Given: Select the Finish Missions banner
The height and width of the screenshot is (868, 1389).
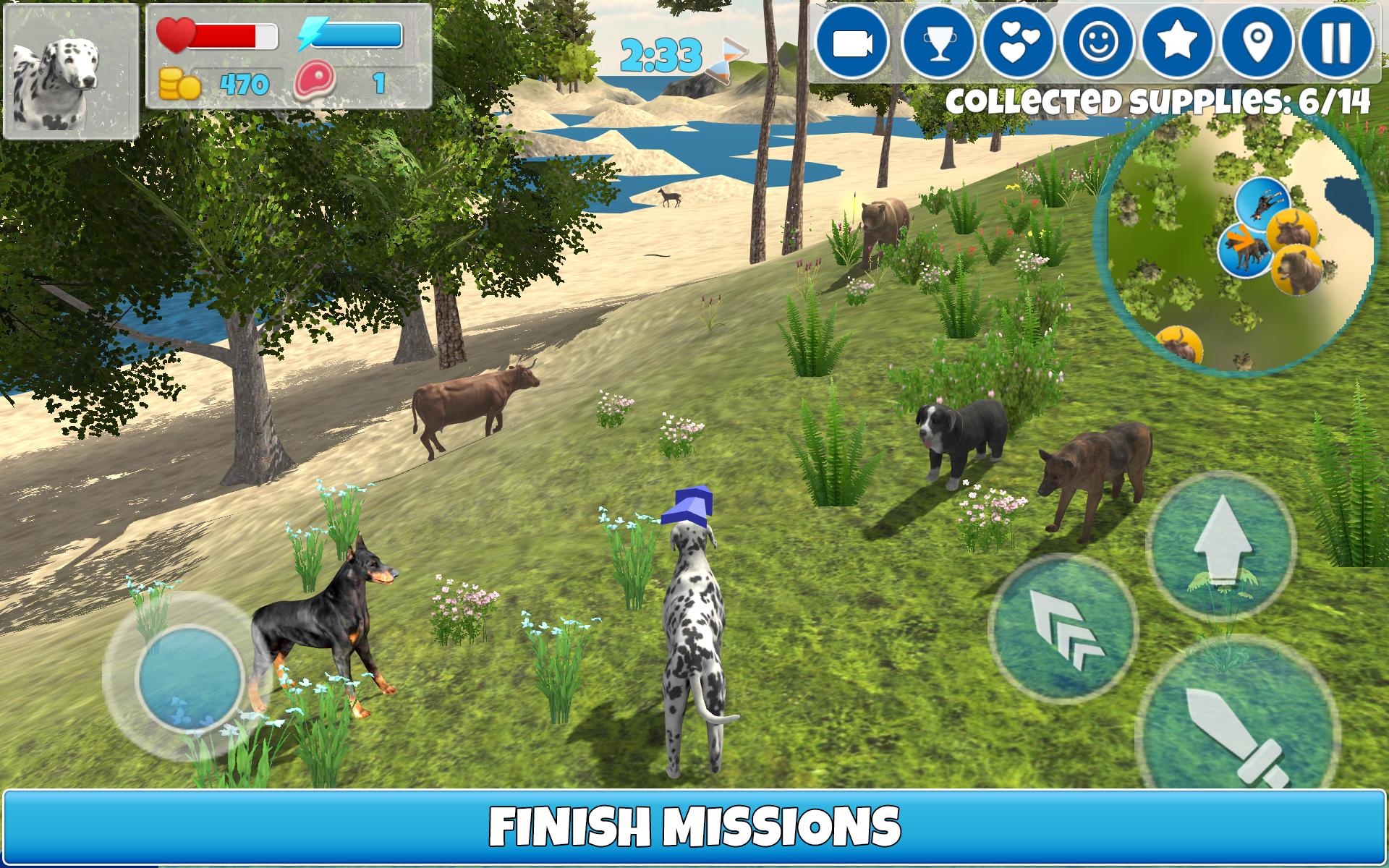Looking at the screenshot, I should 694,826.
